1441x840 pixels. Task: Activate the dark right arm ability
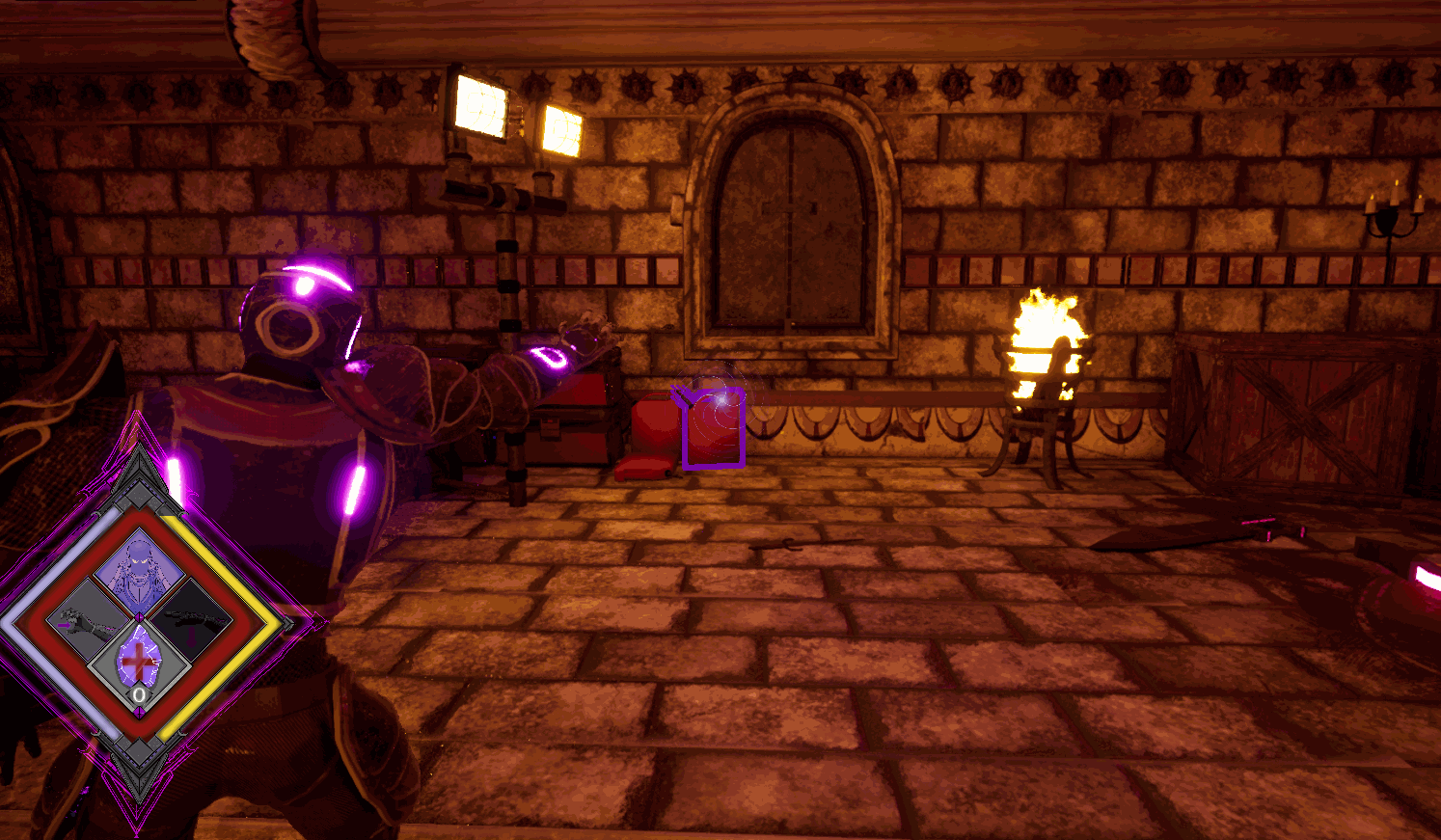[187, 617]
